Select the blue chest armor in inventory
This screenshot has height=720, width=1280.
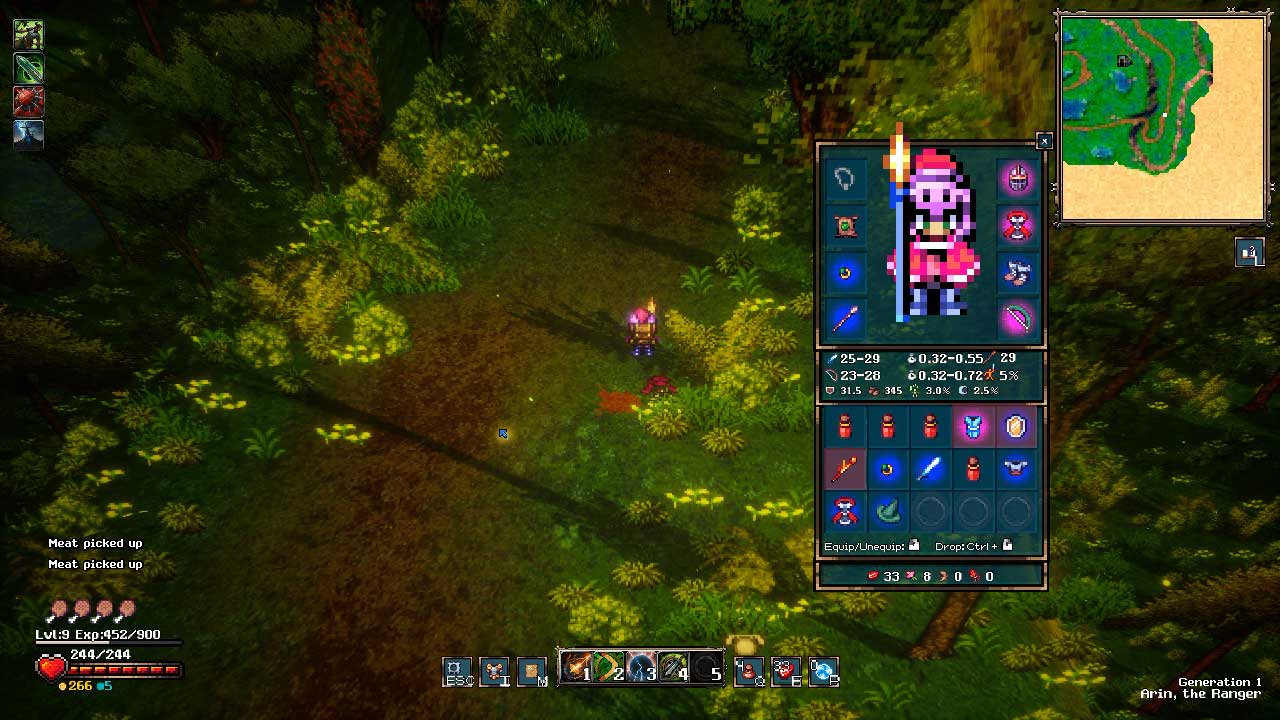click(x=972, y=428)
